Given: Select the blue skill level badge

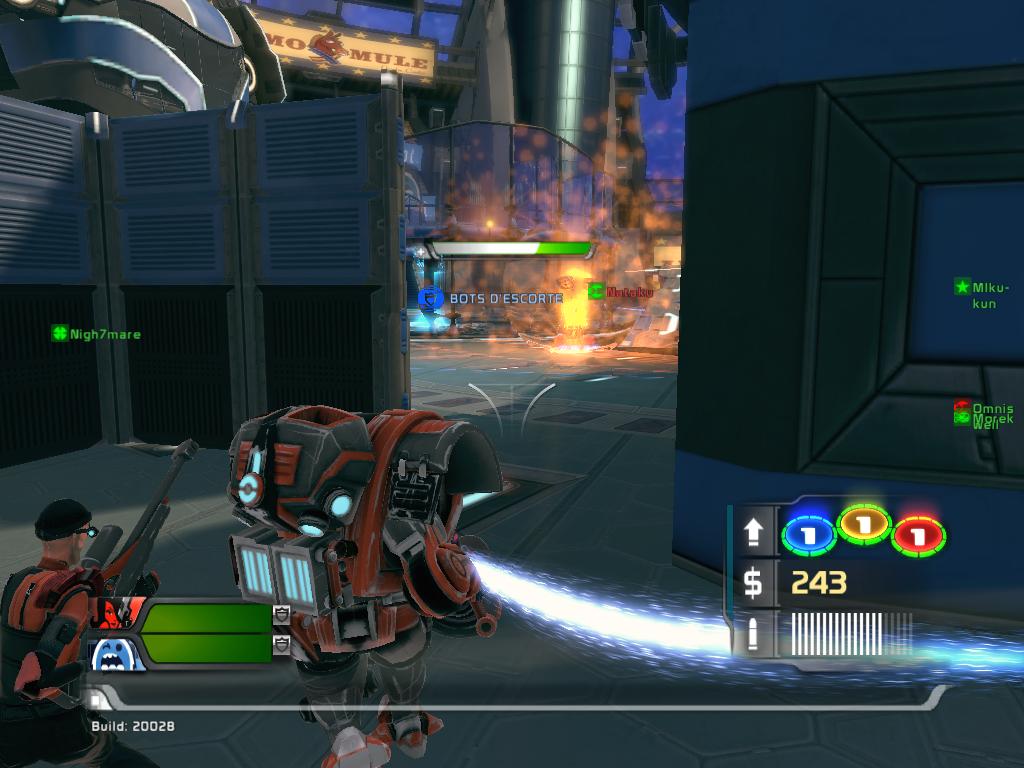Looking at the screenshot, I should point(808,534).
